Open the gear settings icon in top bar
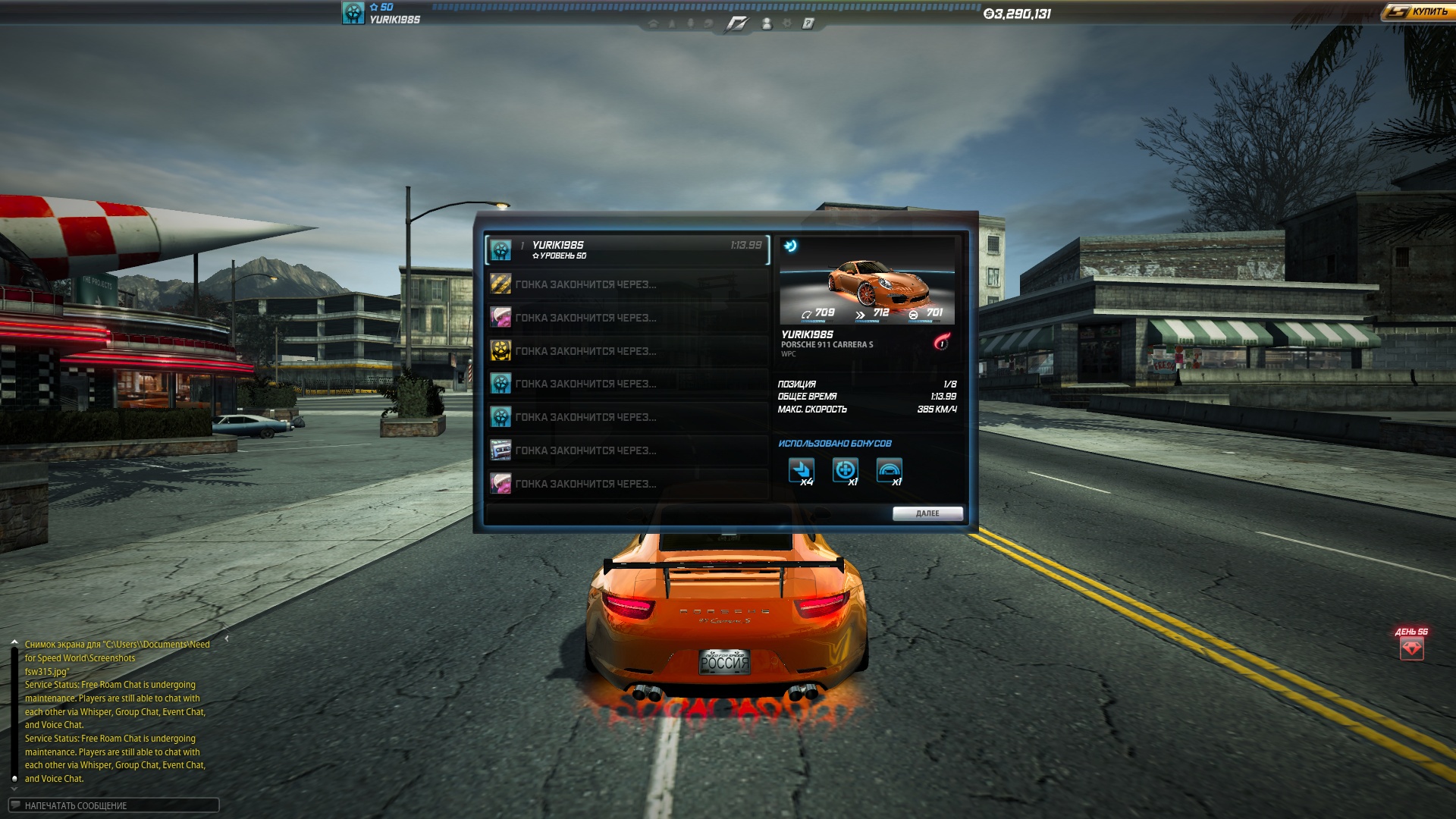Image resolution: width=1456 pixels, height=819 pixels. (787, 24)
